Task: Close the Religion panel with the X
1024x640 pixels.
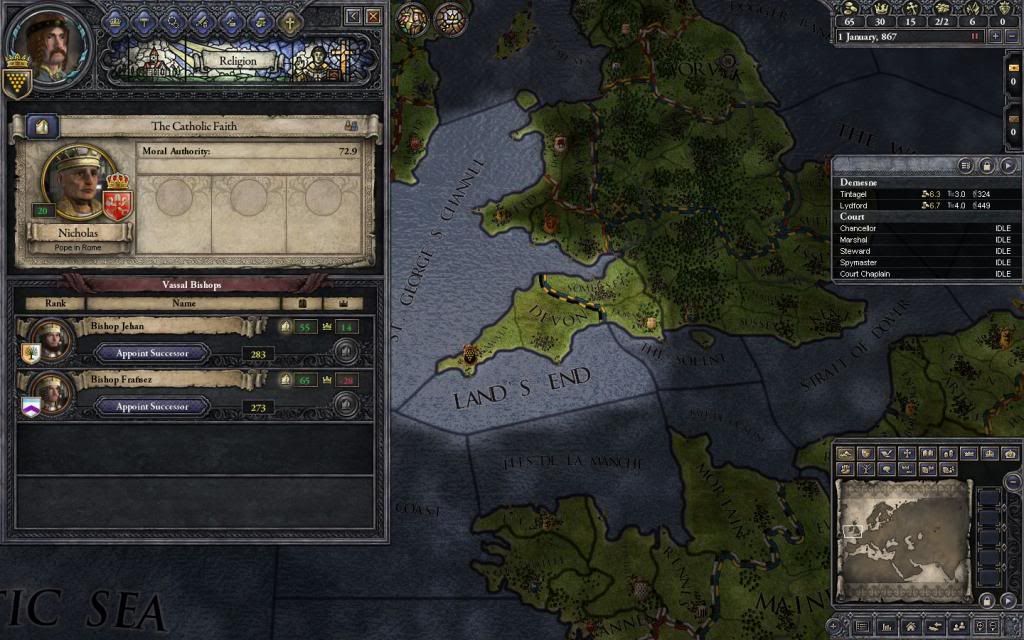Action: point(373,17)
